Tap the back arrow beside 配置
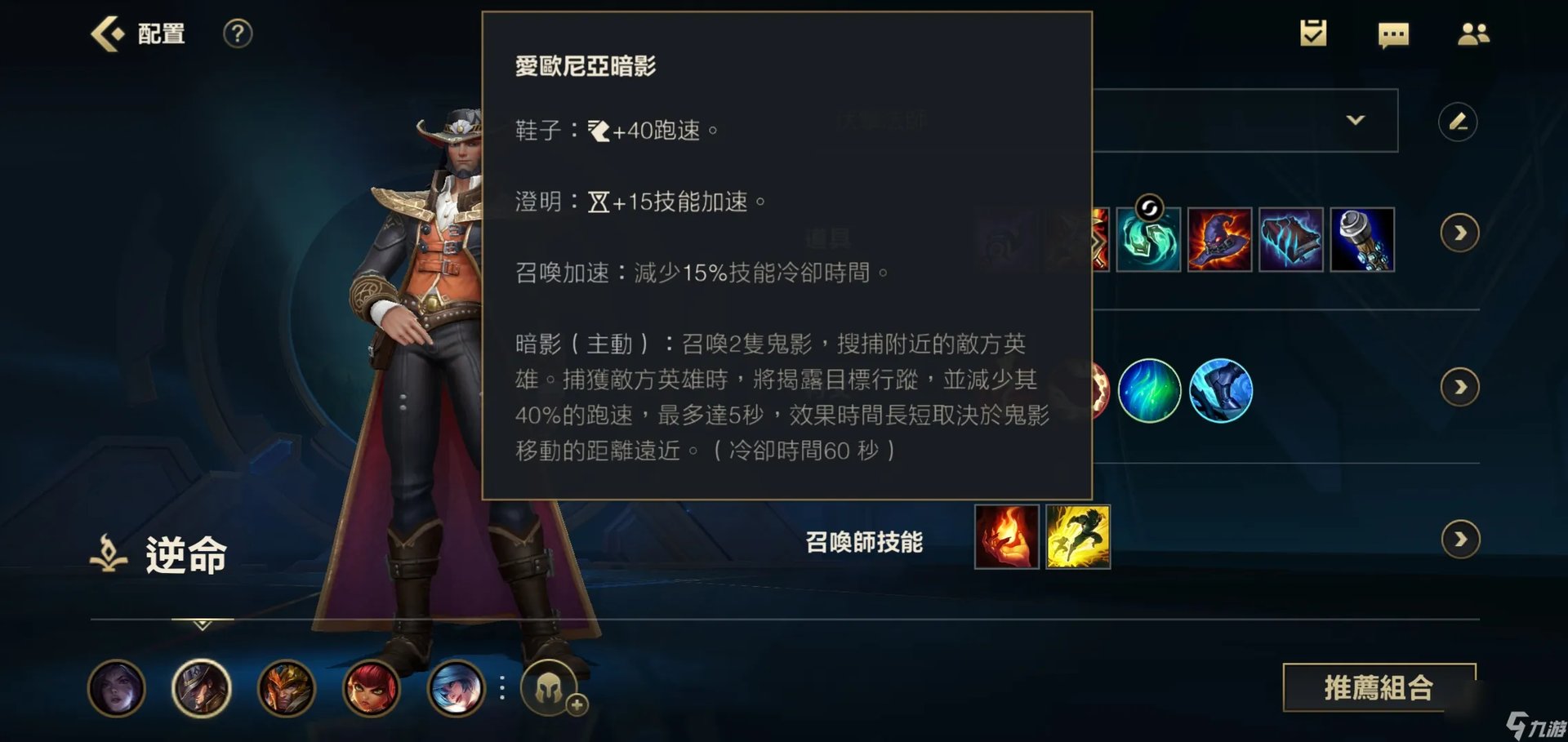 [x=105, y=34]
